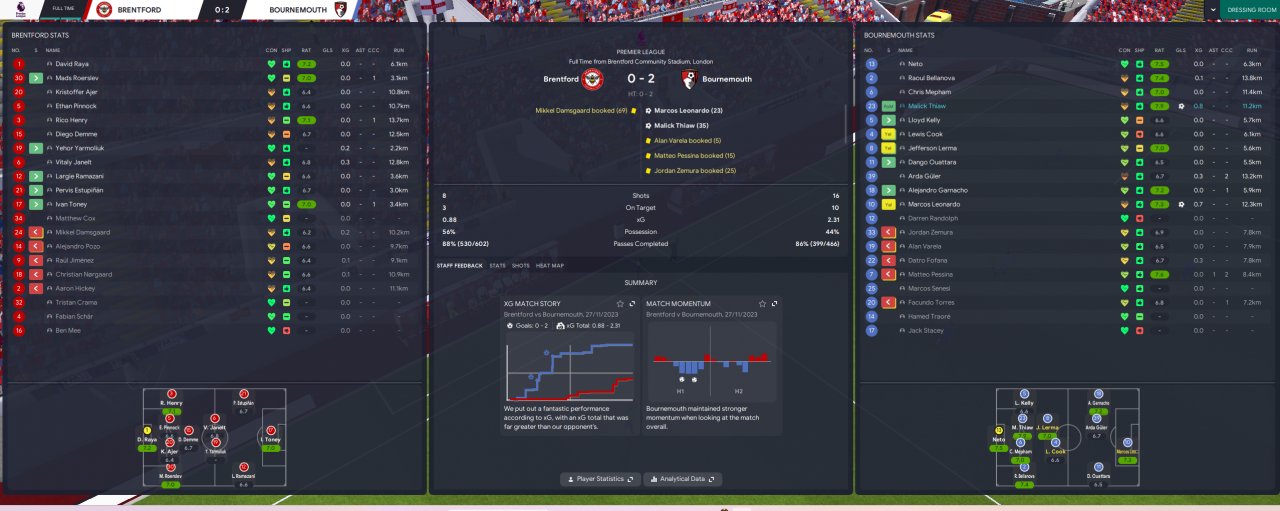Click the Premier League logo in top bar

pyautogui.click(x=22, y=9)
